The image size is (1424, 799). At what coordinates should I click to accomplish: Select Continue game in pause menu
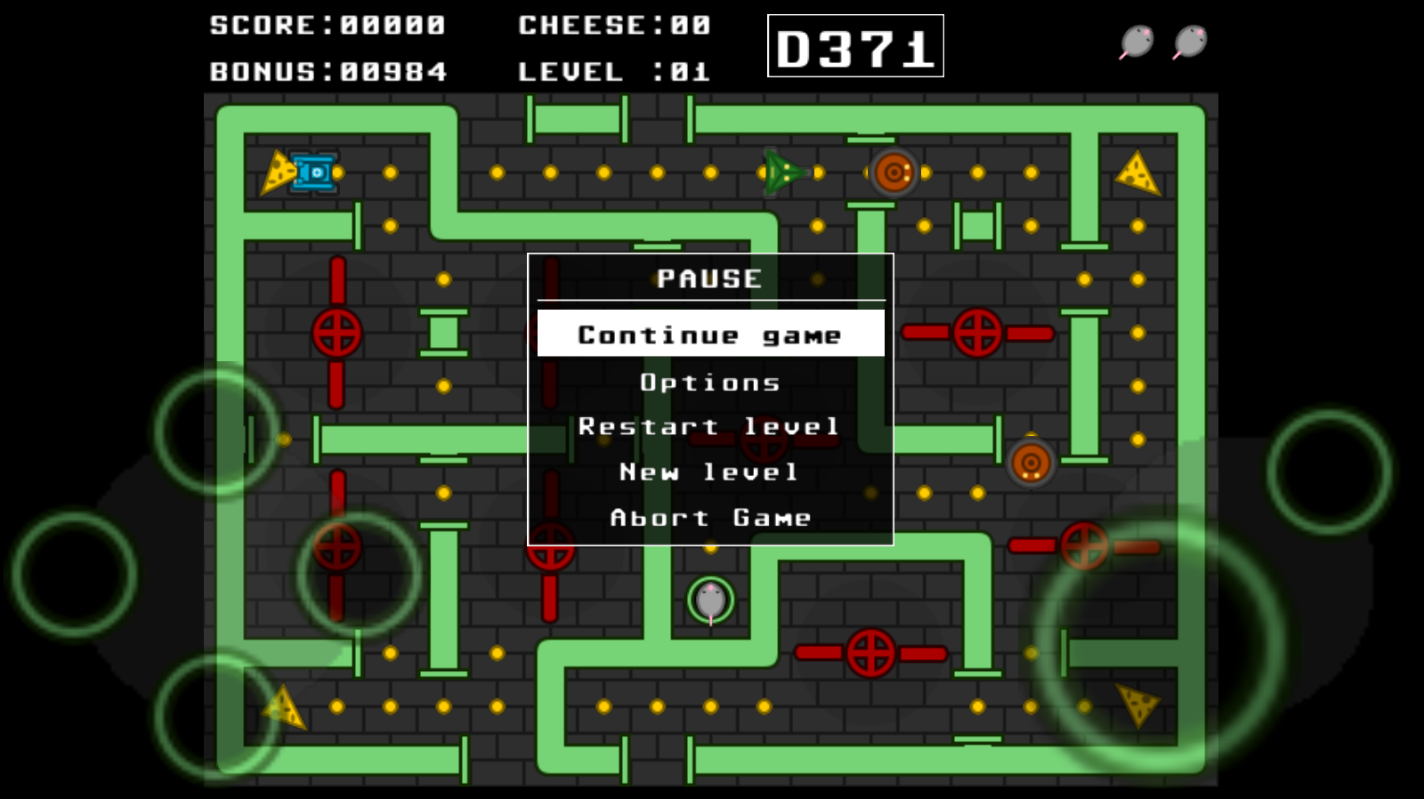click(x=710, y=334)
